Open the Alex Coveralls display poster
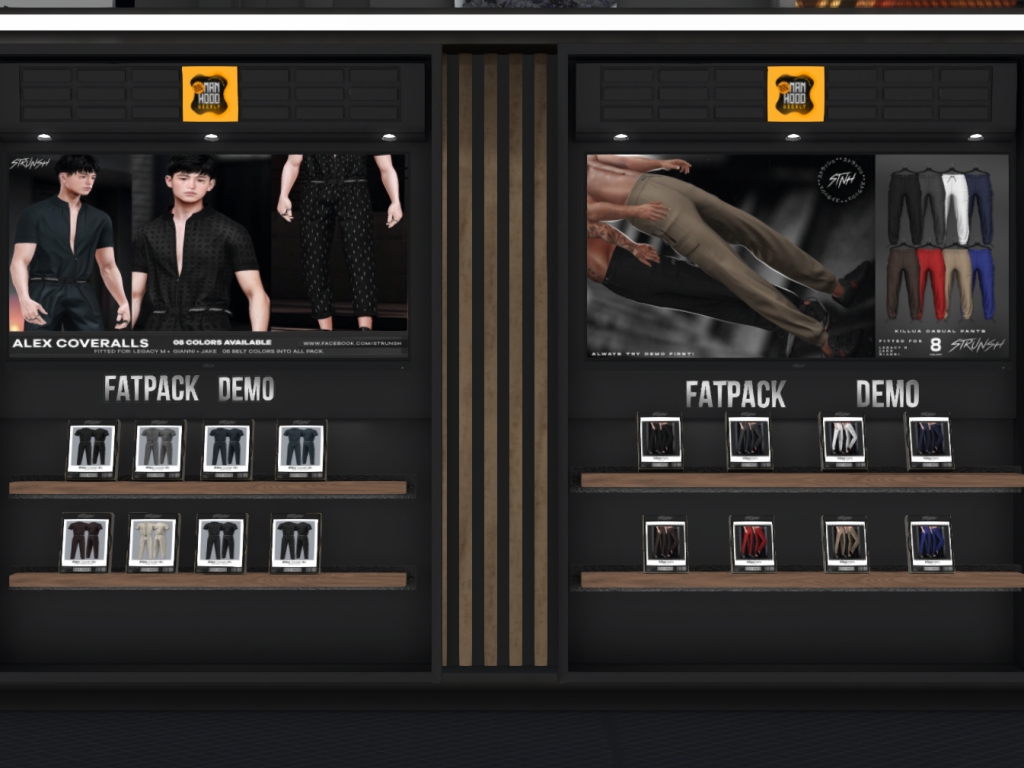1024x768 pixels. (x=208, y=255)
